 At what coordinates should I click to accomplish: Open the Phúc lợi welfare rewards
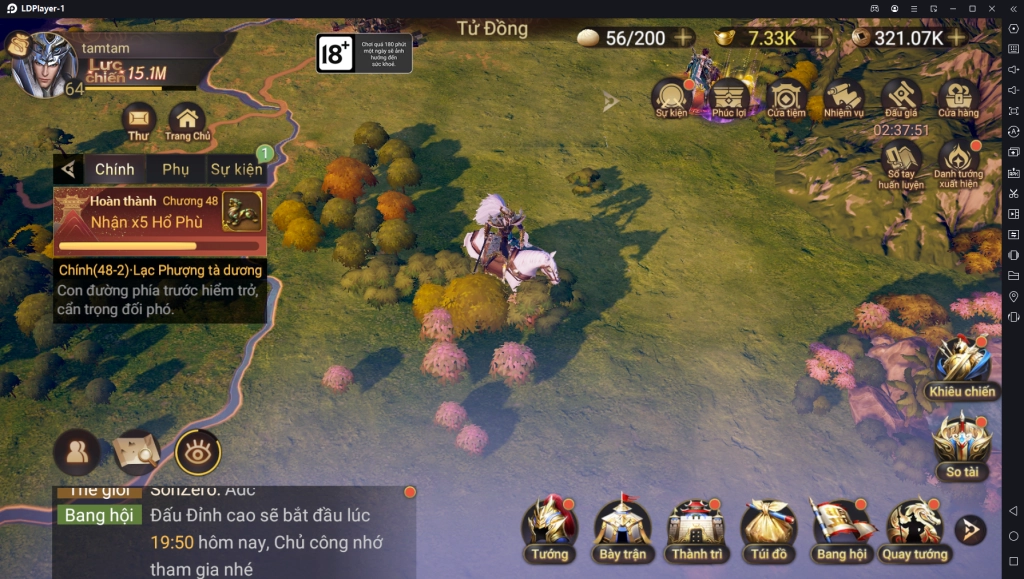click(729, 98)
